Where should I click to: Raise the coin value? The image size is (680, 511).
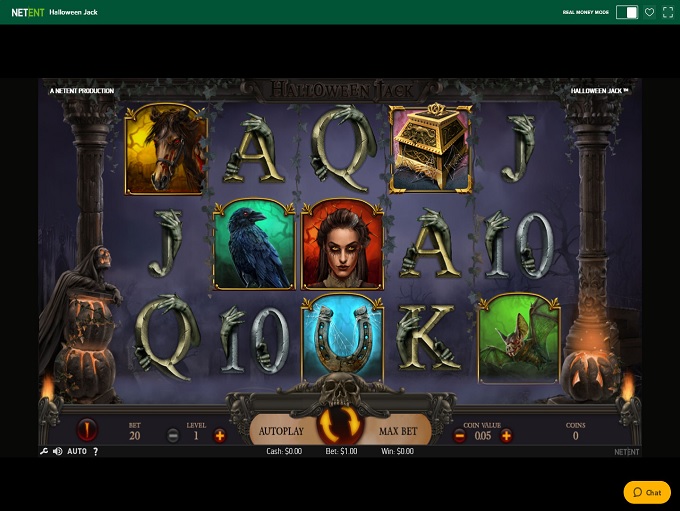tap(506, 435)
